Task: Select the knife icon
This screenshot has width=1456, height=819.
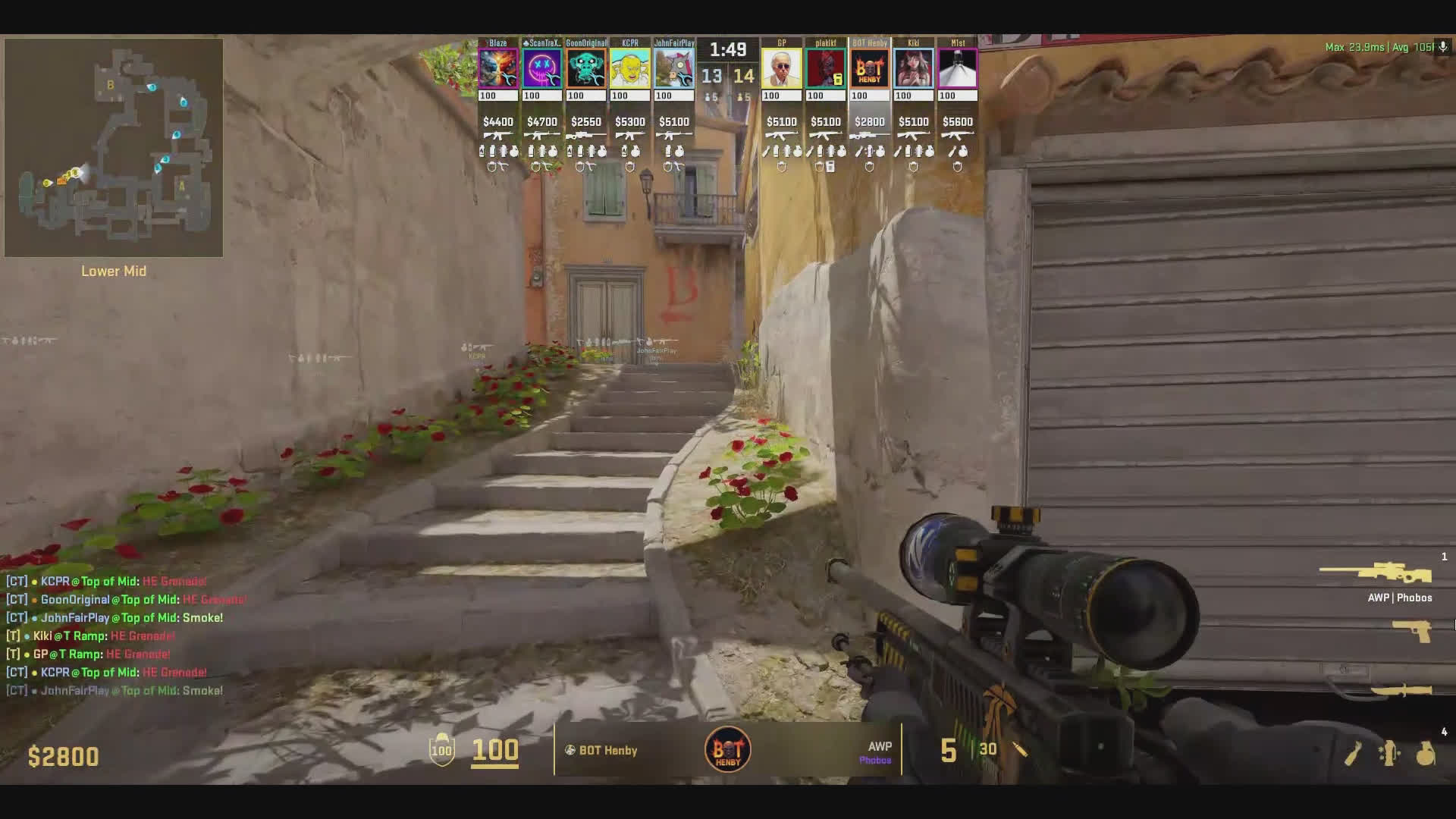Action: (1401, 690)
